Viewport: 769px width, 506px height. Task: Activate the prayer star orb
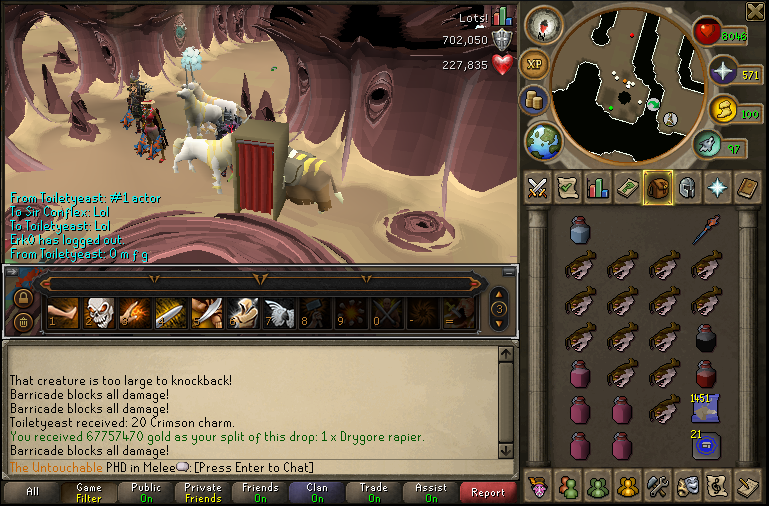point(721,72)
